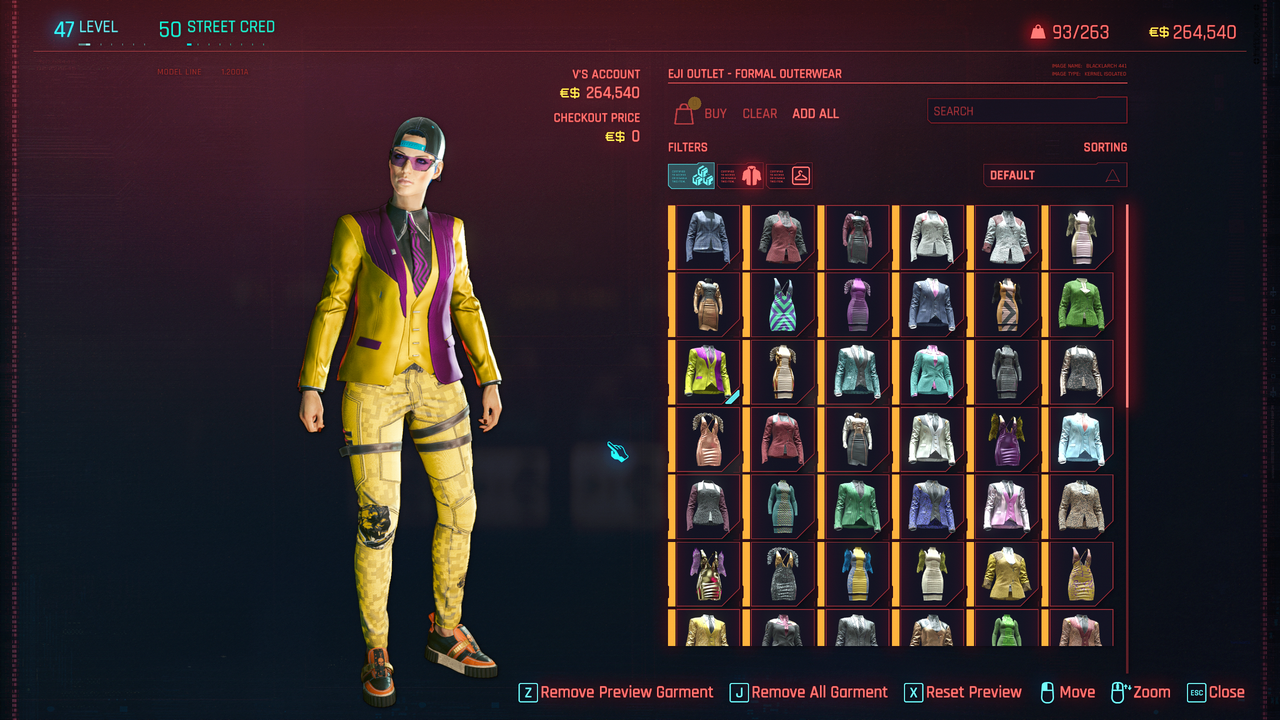
Task: Select the royal blue jacket thumbnail
Action: 931,505
